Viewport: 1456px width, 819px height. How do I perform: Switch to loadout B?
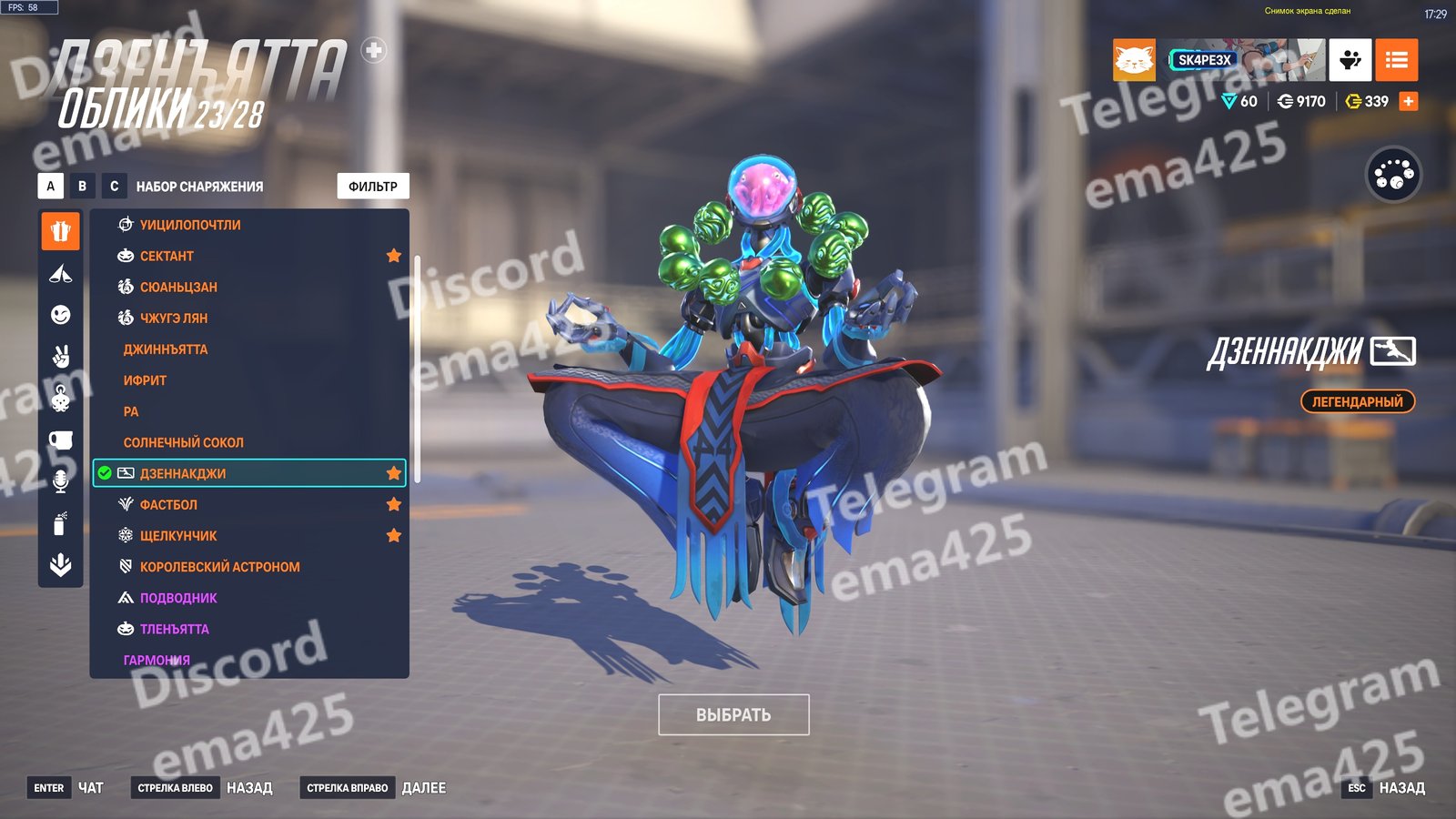click(82, 187)
